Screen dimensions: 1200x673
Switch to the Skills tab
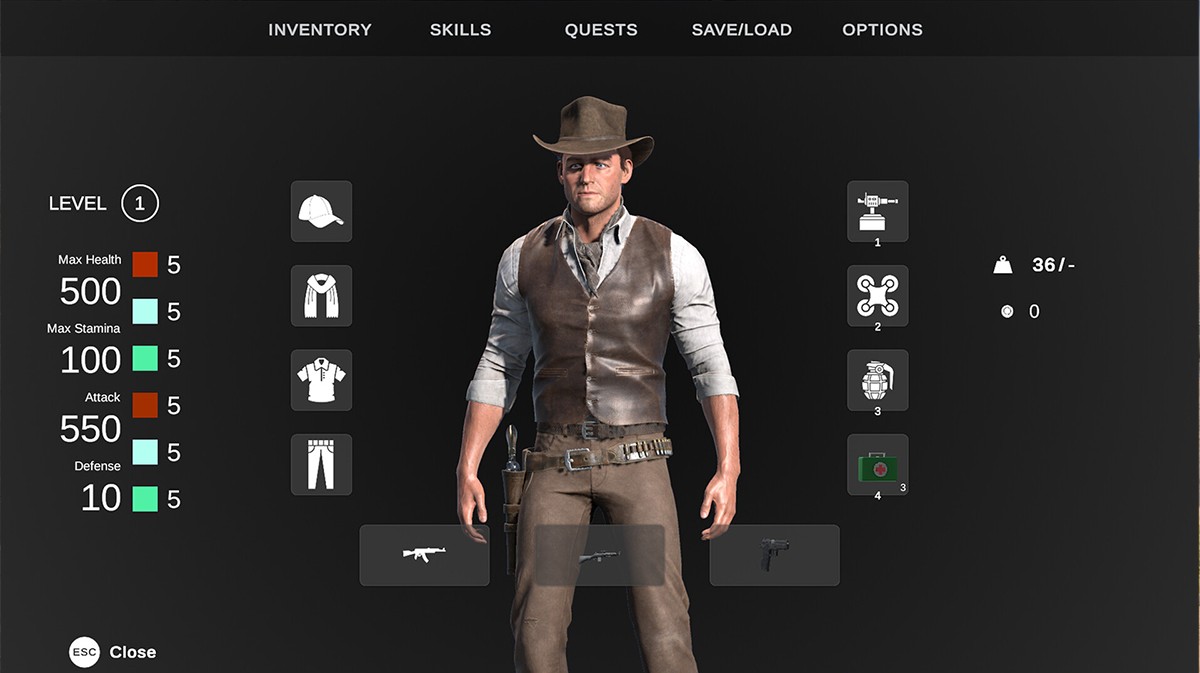(460, 30)
